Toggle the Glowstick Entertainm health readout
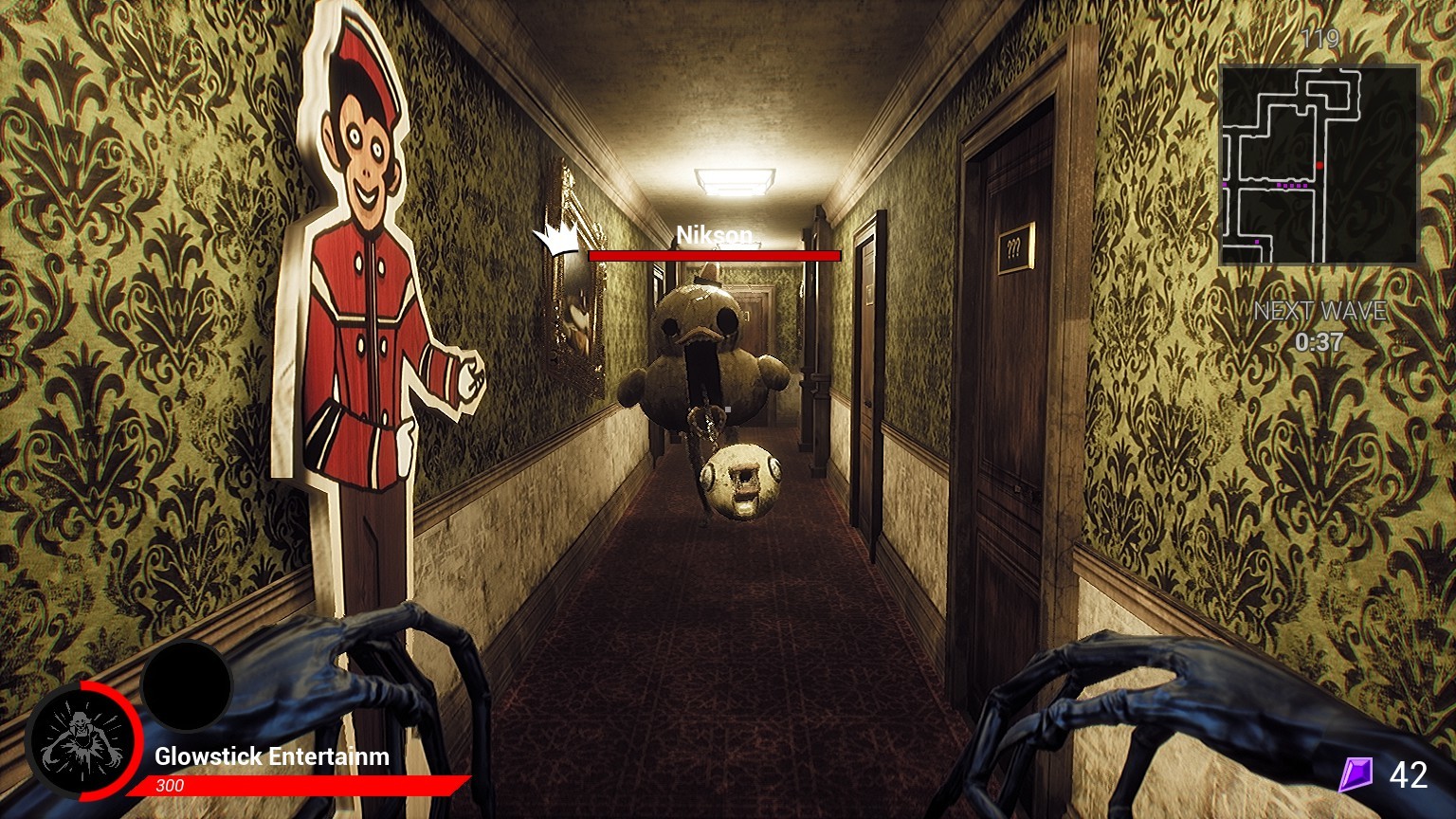1456x819 pixels. pyautogui.click(x=270, y=758)
